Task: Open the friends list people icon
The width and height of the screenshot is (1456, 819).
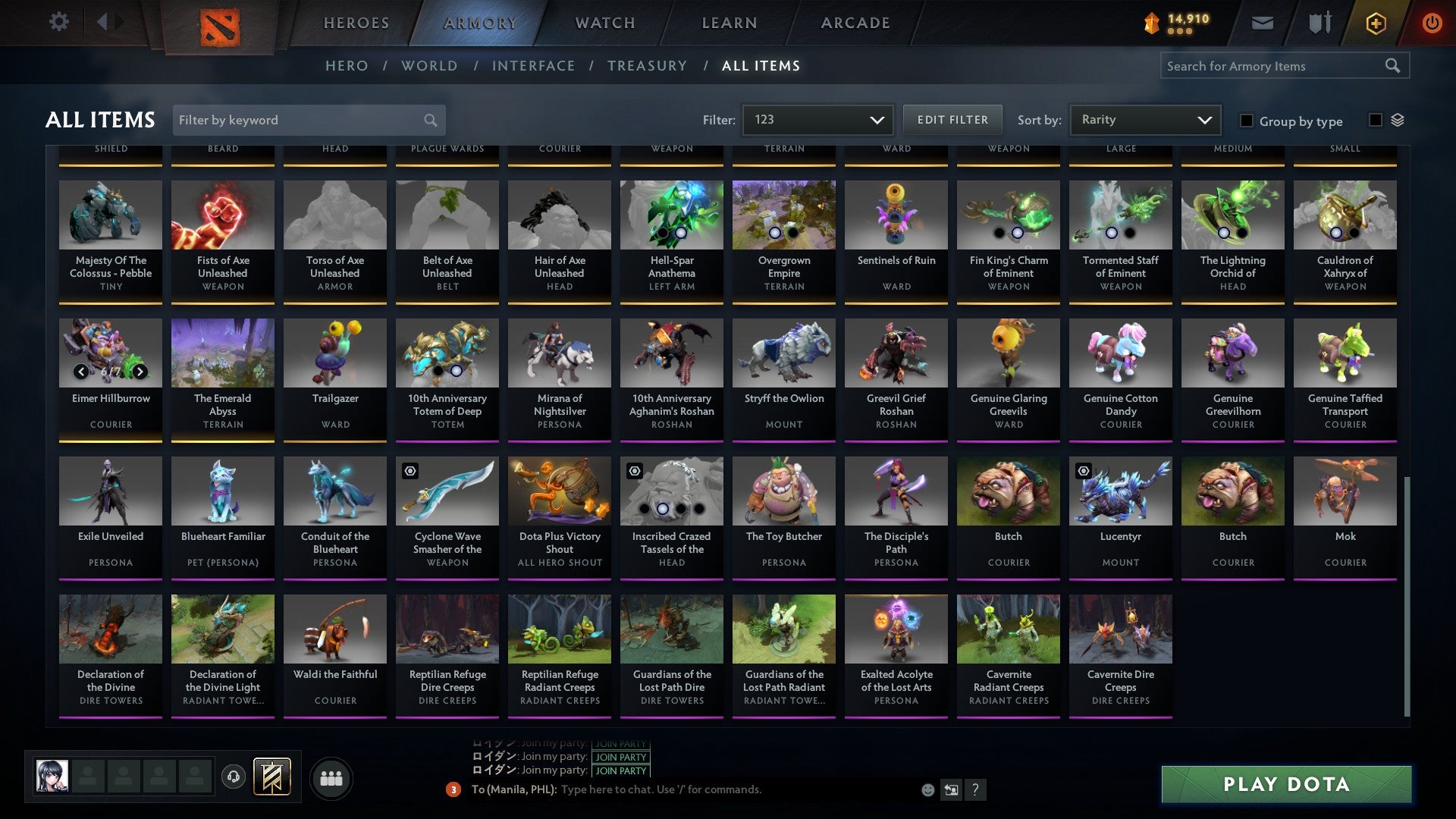Action: [x=331, y=777]
